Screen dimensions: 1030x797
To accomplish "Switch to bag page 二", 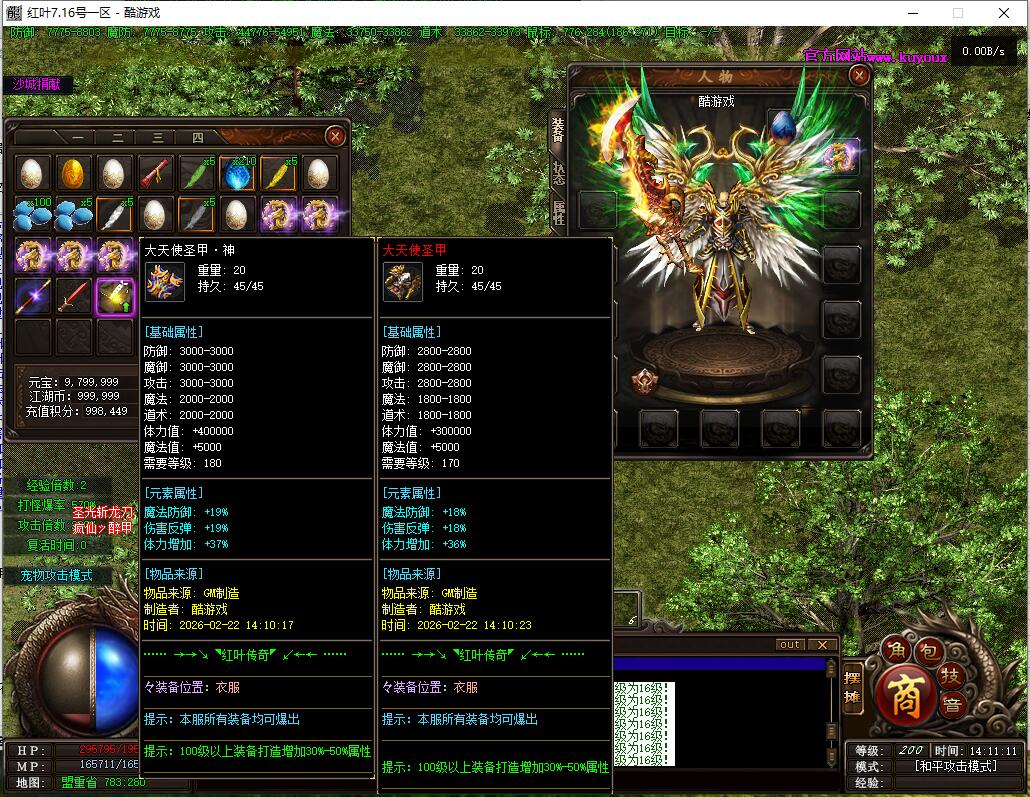I will (x=117, y=138).
